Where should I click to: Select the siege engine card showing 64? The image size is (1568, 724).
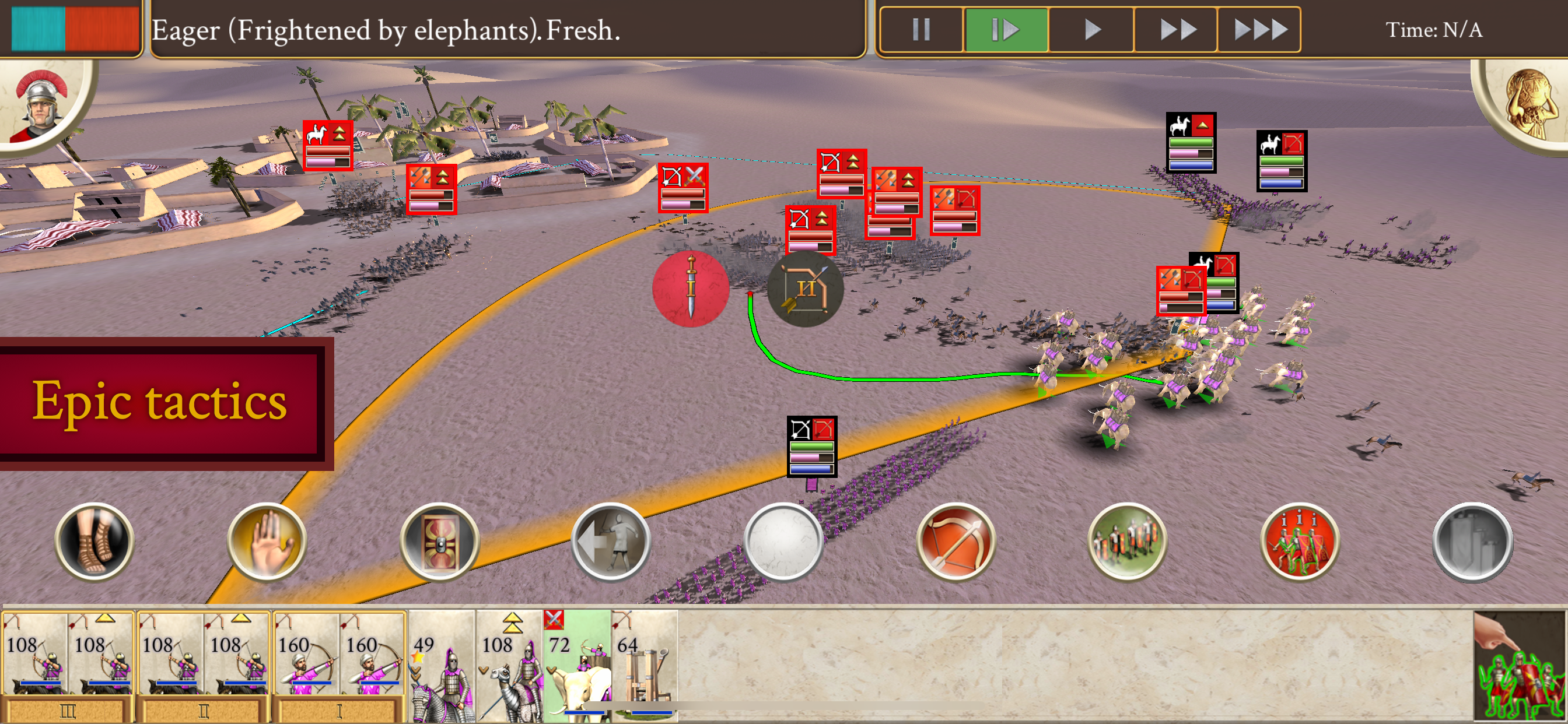point(645,666)
